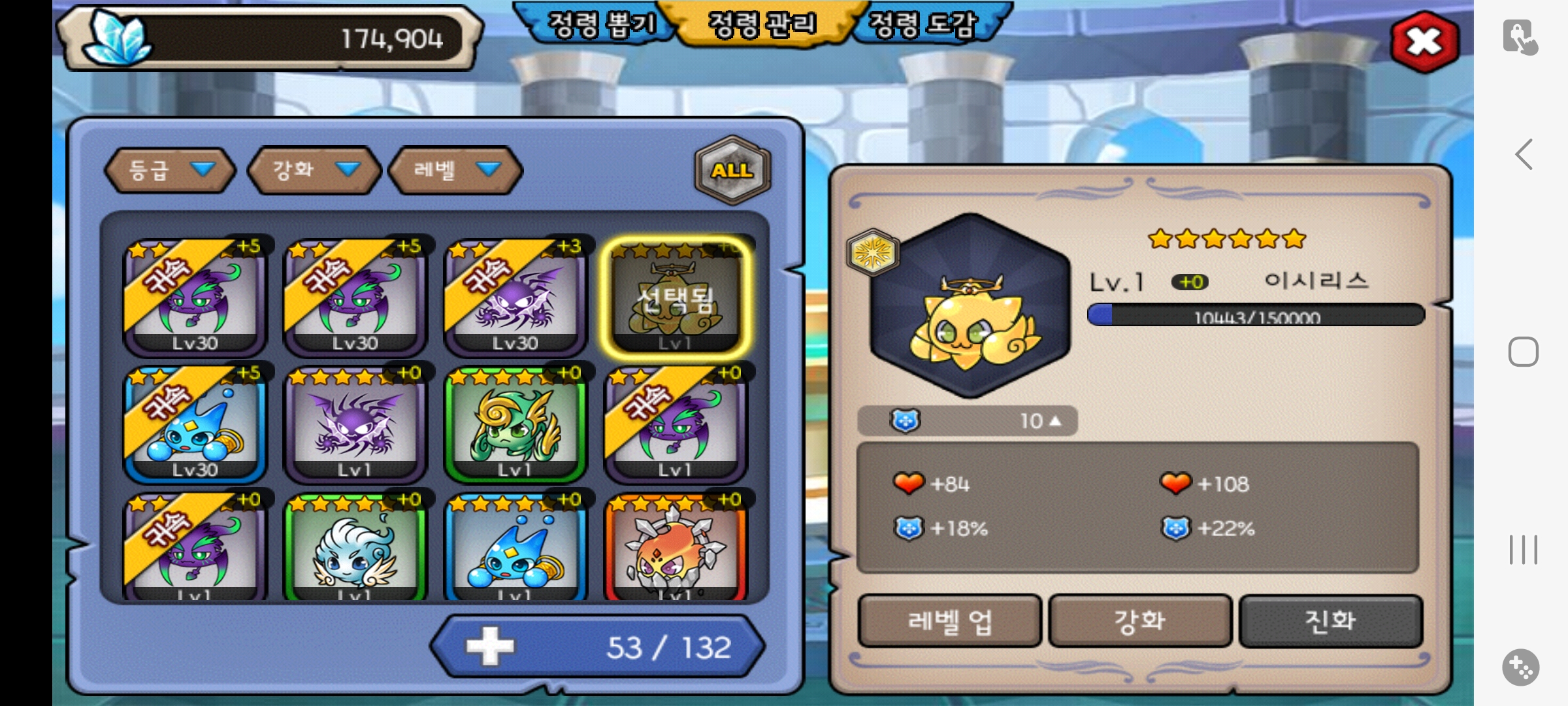Tap the Android back navigation arrow
Viewport: 1568px width, 706px height.
click(x=1524, y=155)
